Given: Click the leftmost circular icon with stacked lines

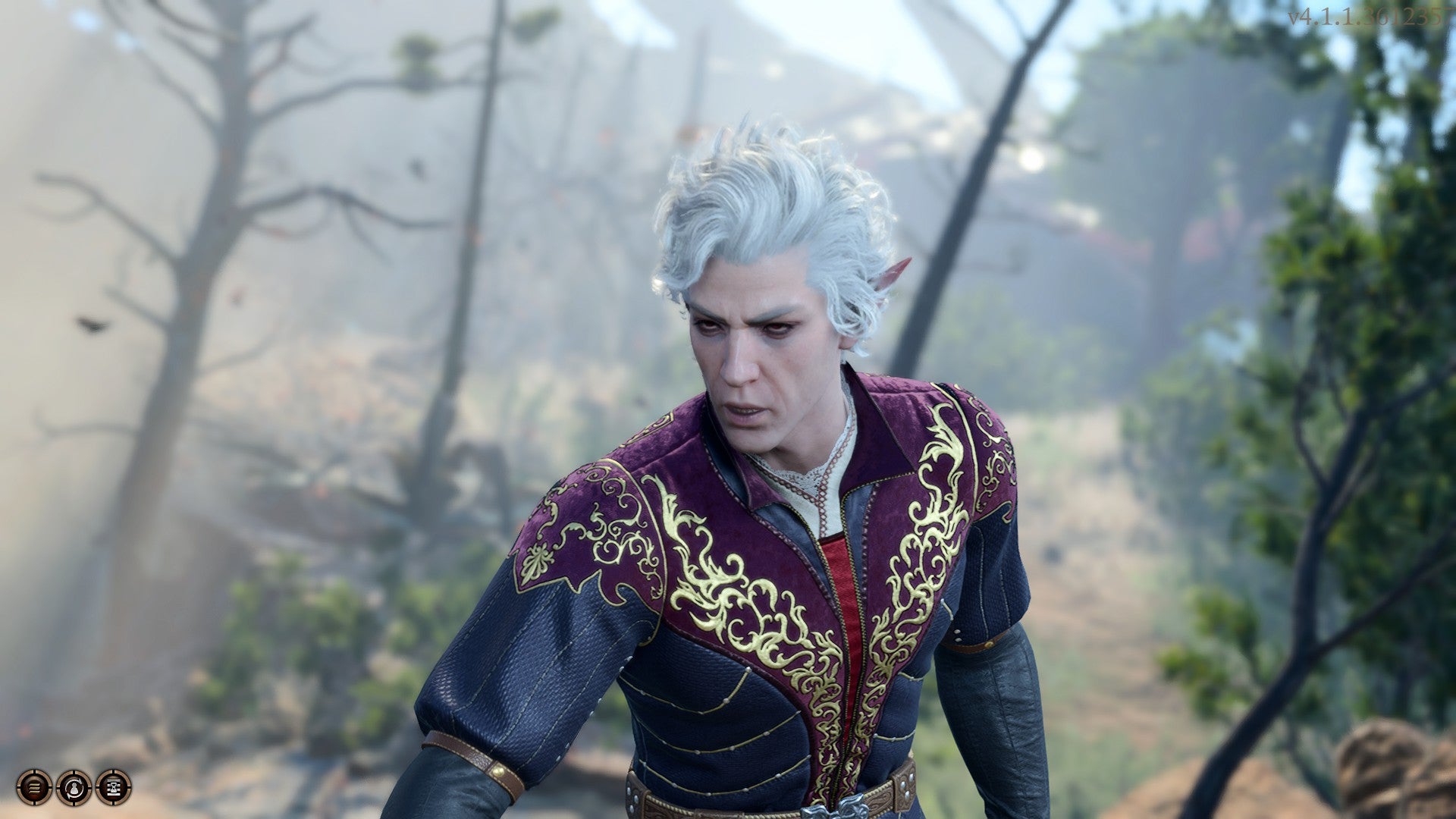Looking at the screenshot, I should 33,788.
